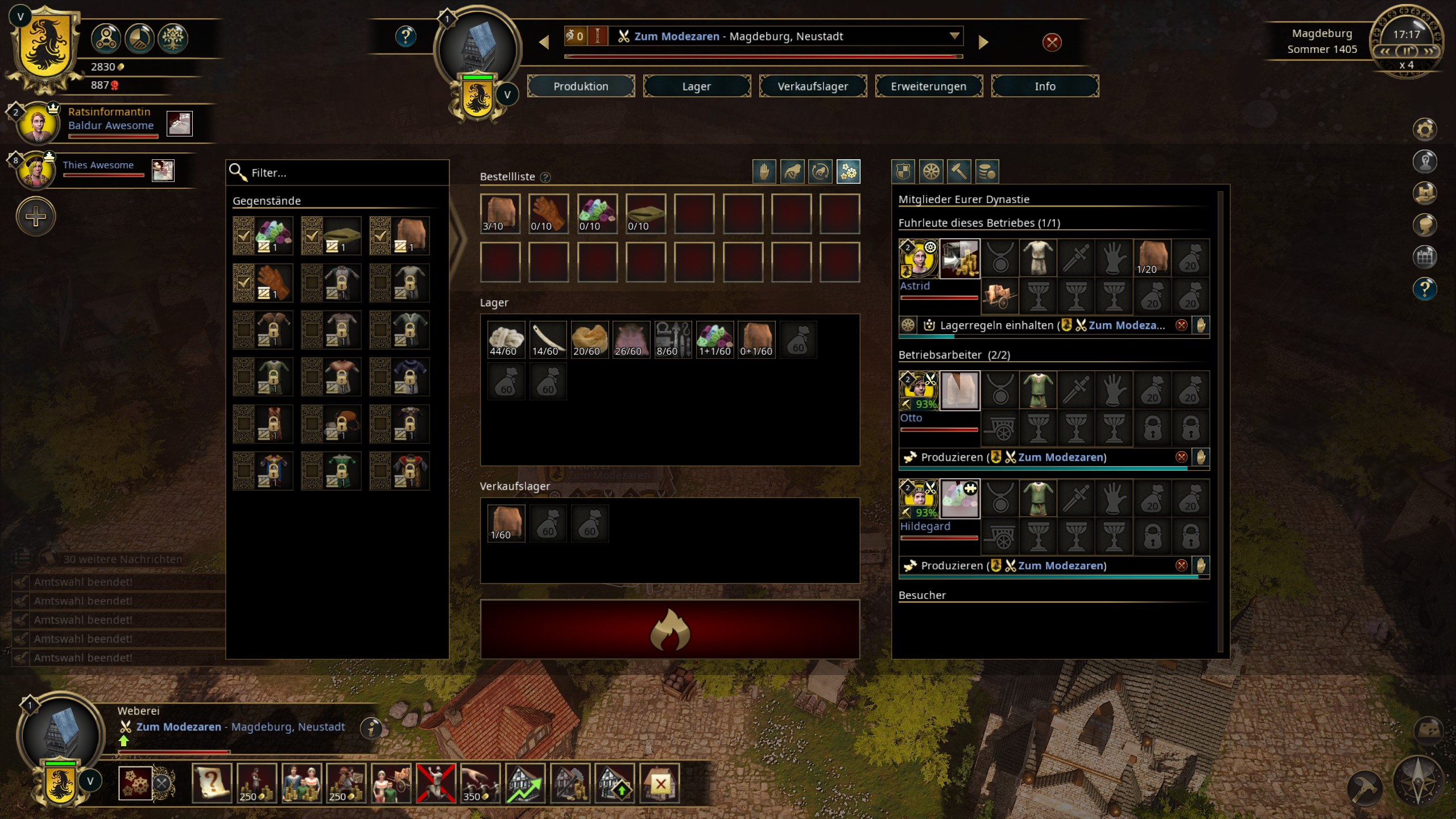The image size is (1456, 819).
Task: Open the building selection dropdown
Action: pyautogui.click(x=954, y=36)
